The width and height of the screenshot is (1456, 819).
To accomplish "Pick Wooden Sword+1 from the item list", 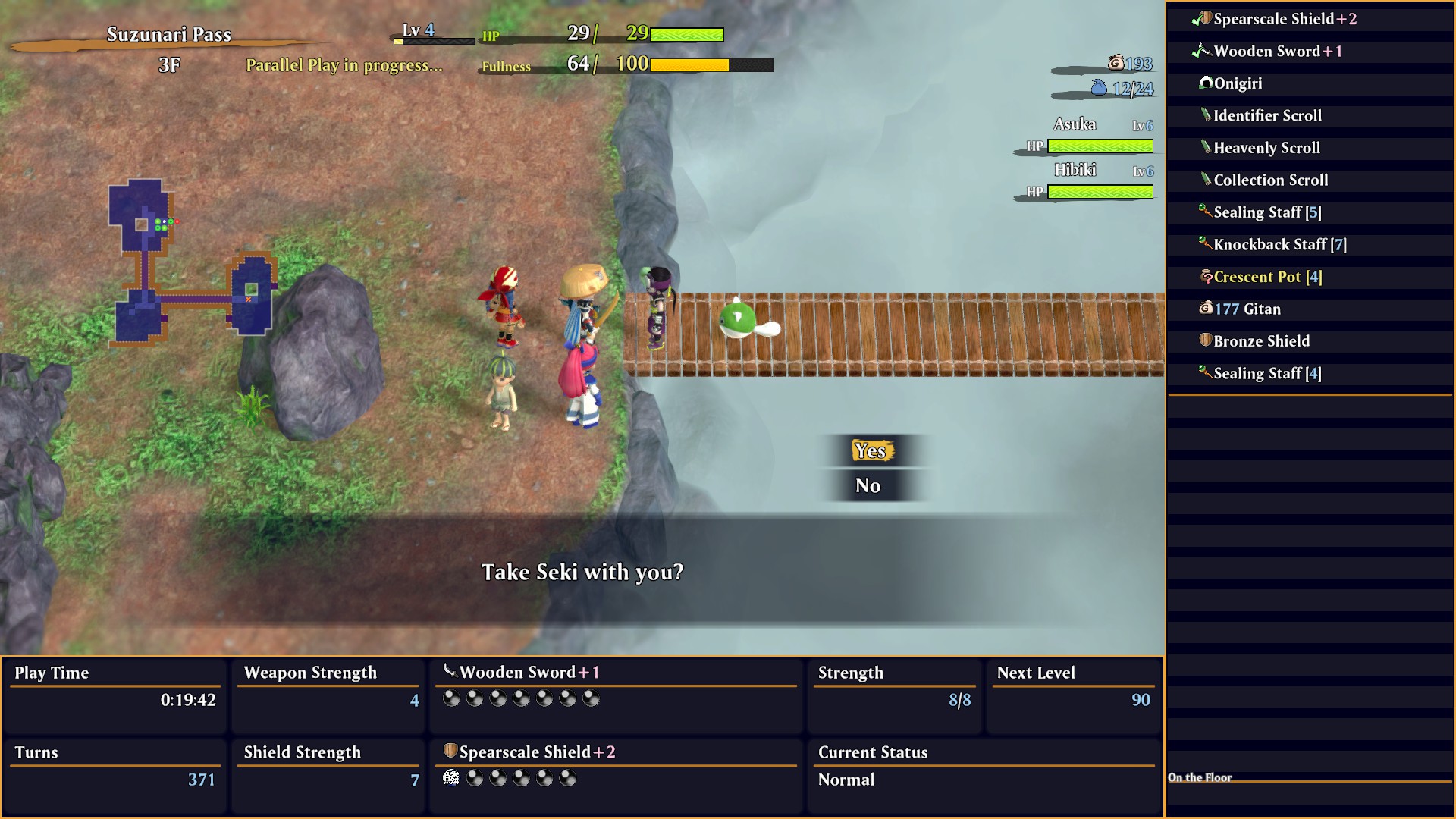I will coord(1277,52).
